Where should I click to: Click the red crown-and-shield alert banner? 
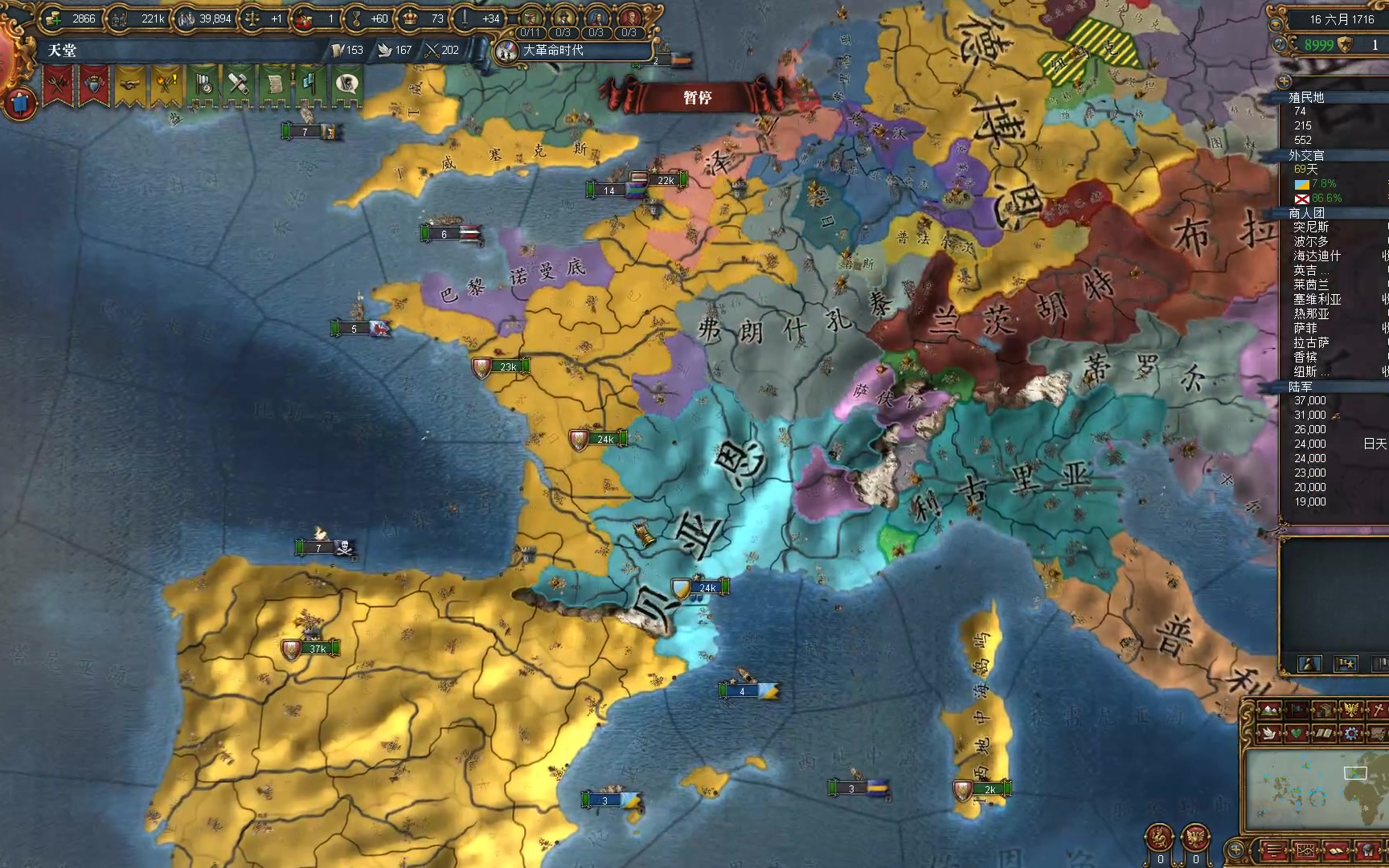[94, 84]
